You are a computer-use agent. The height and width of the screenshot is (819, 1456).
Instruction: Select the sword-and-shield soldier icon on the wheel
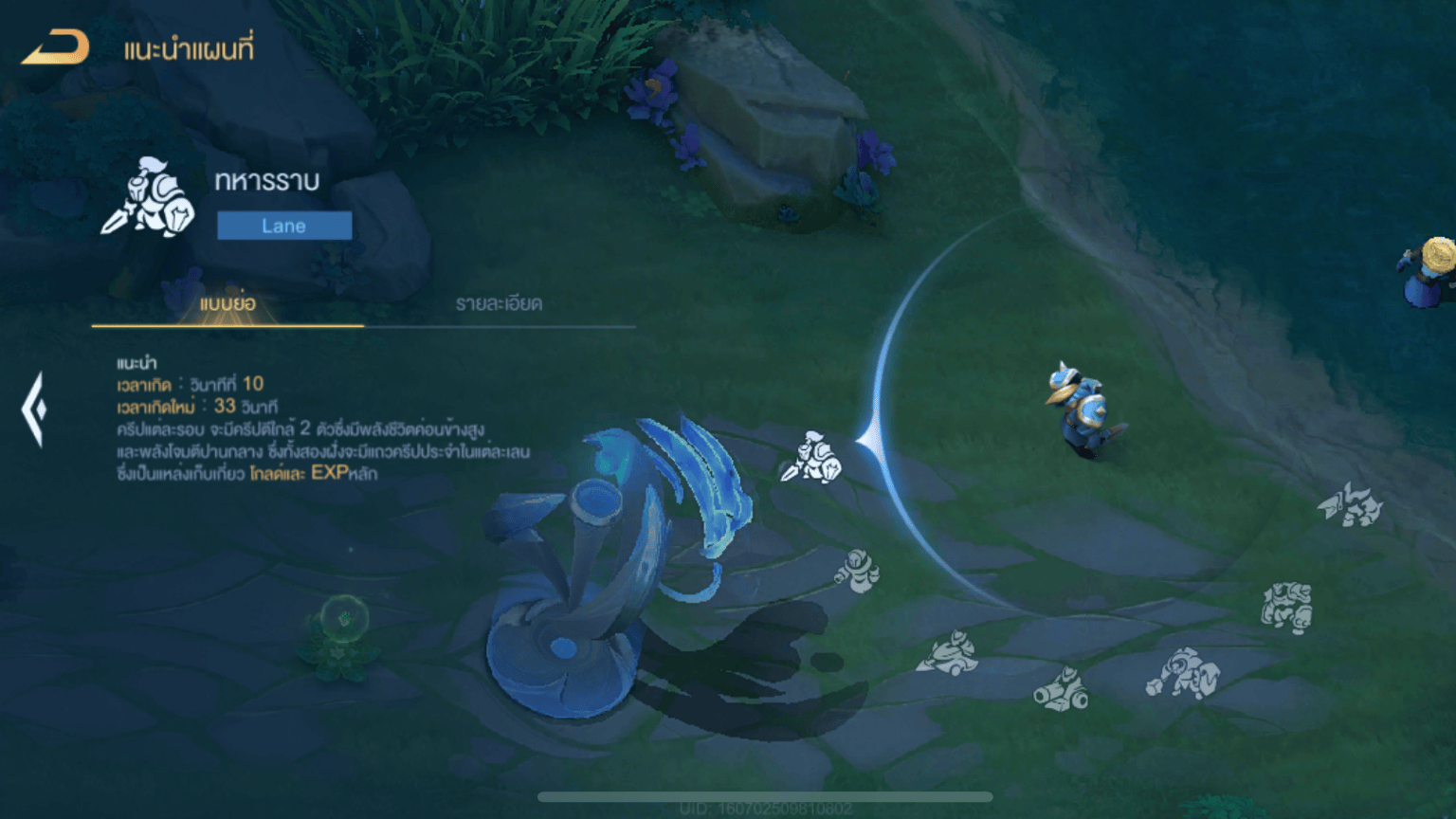tap(811, 458)
